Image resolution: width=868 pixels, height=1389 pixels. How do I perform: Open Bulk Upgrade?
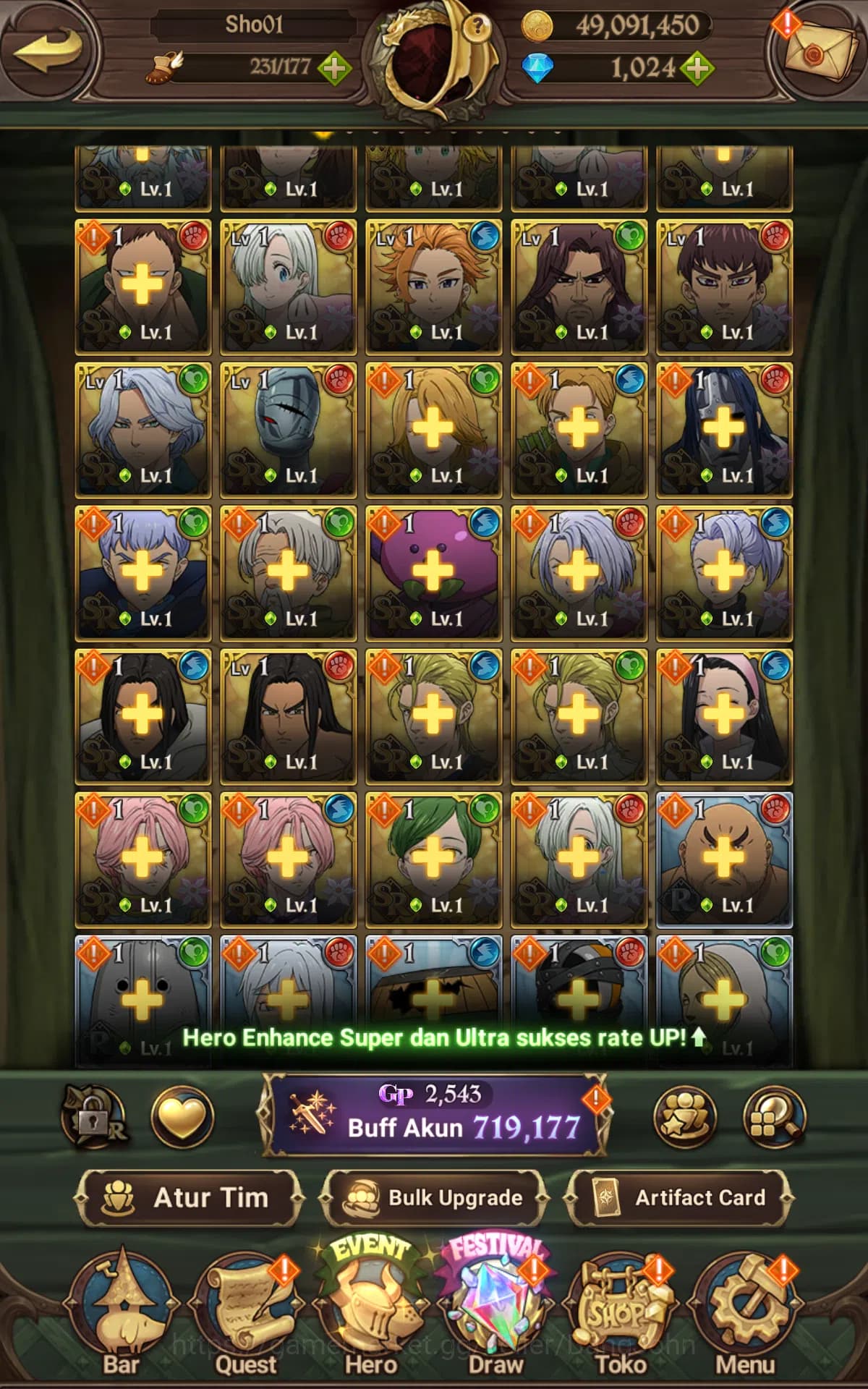tap(434, 1198)
